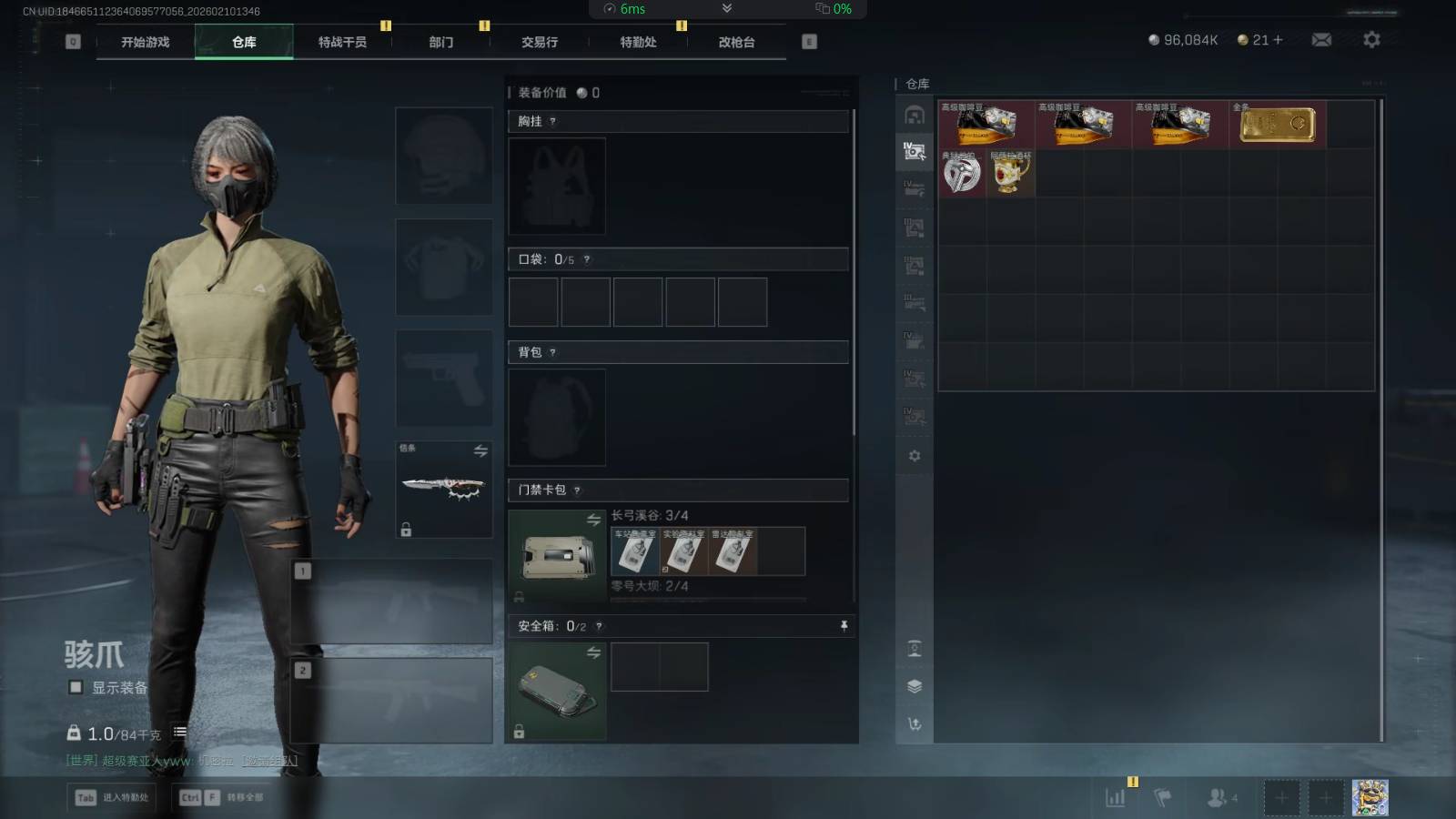Select the ornate teacup item in stash

(1011, 173)
